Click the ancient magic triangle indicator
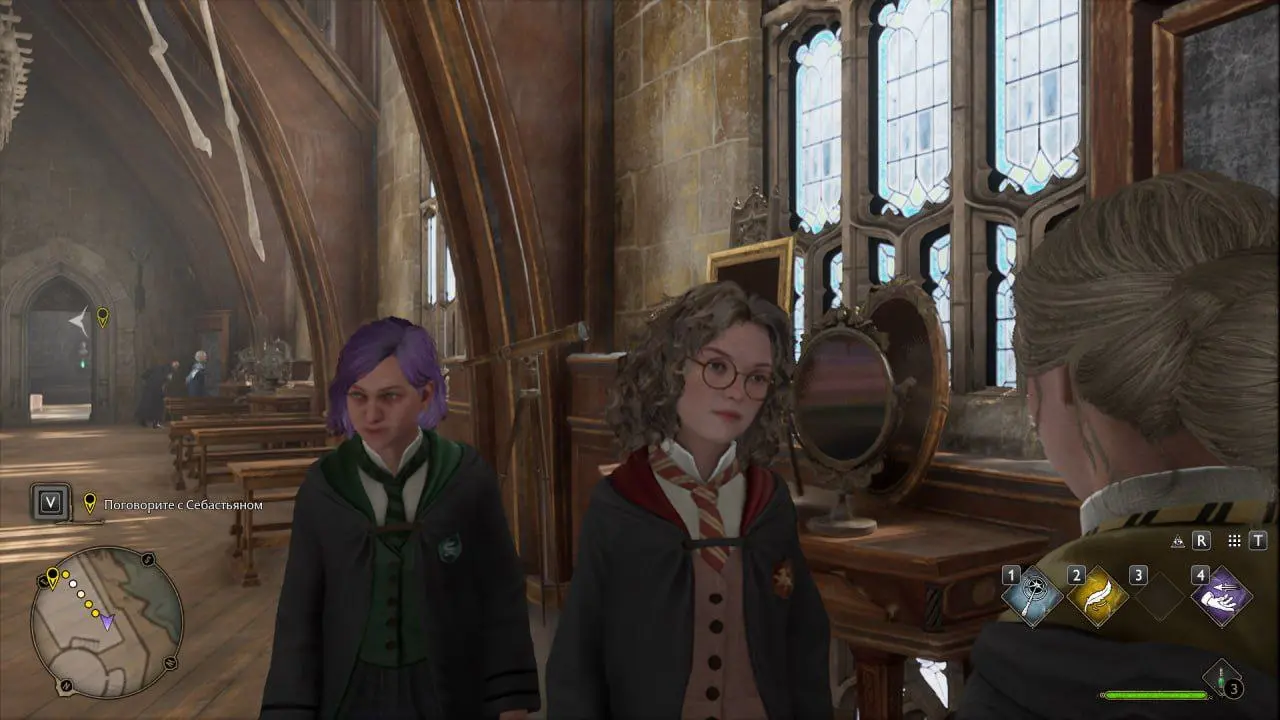Image resolution: width=1280 pixels, height=720 pixels. pyautogui.click(x=1178, y=541)
